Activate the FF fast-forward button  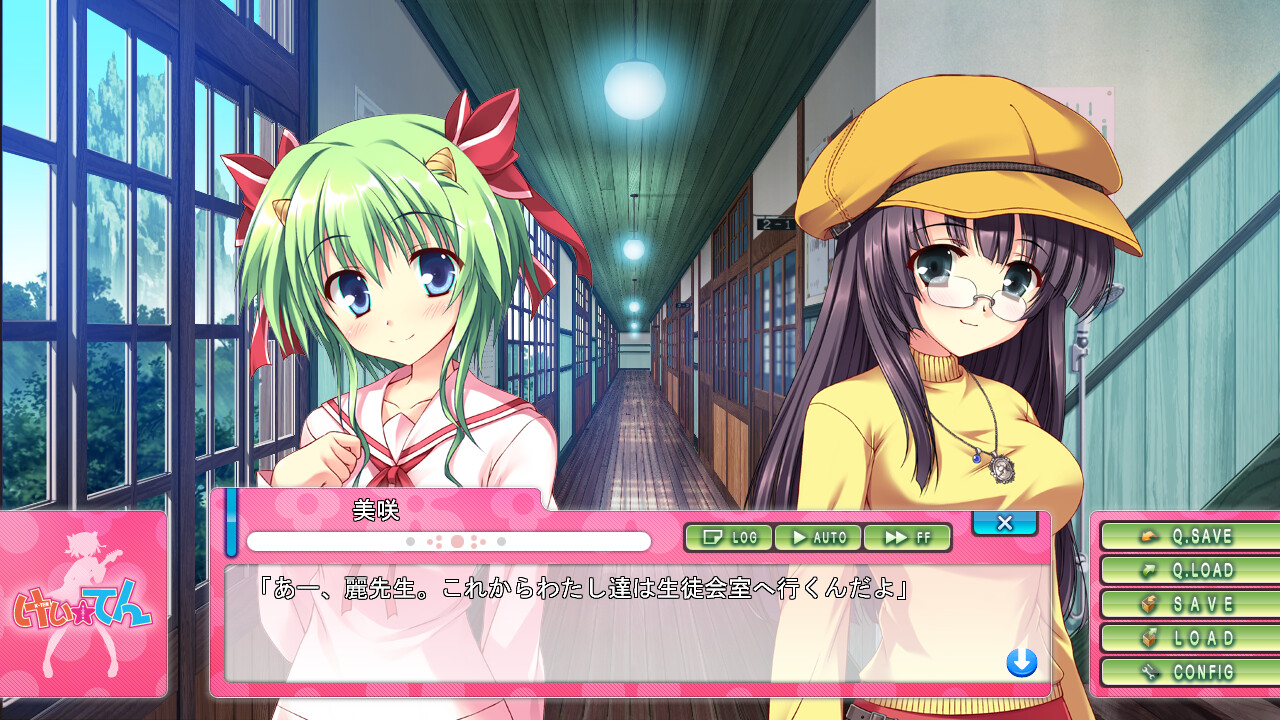[x=906, y=538]
